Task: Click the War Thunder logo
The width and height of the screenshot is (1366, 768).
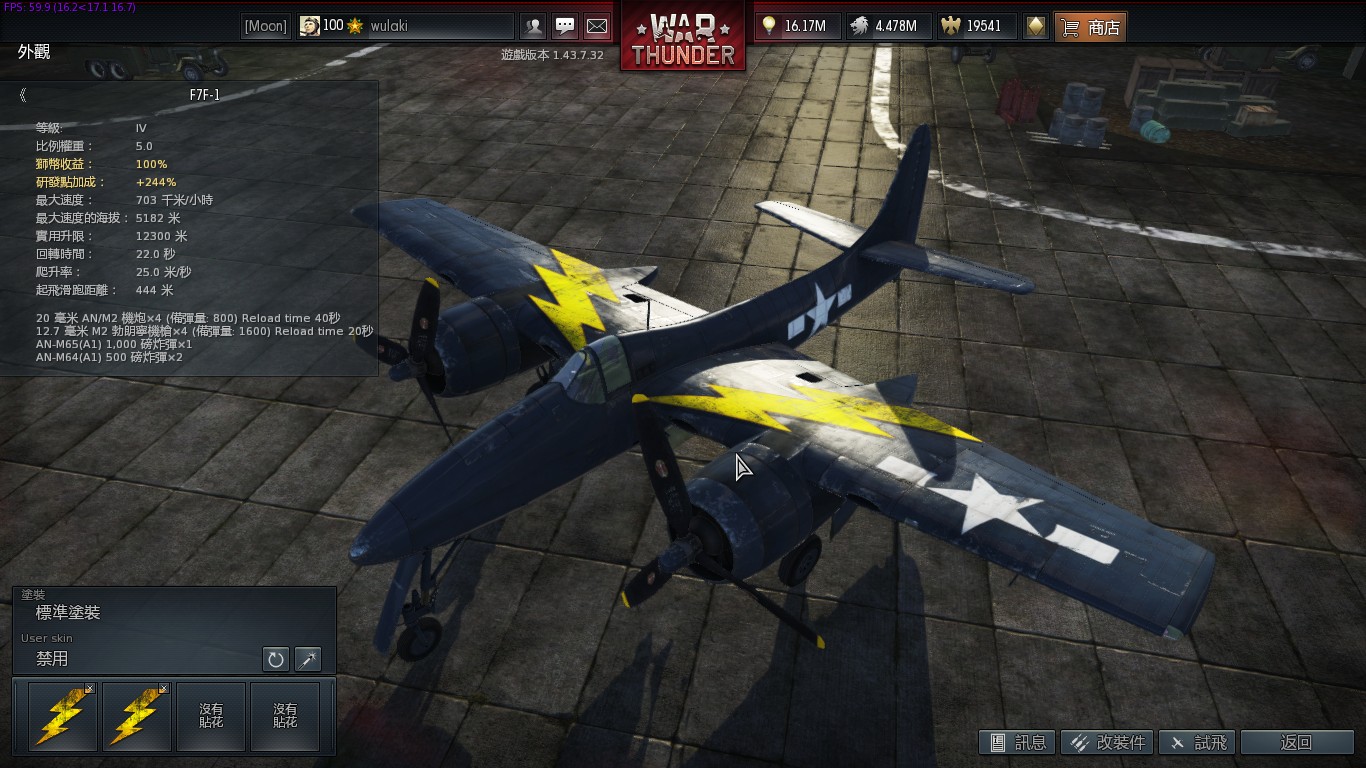Action: [x=683, y=37]
